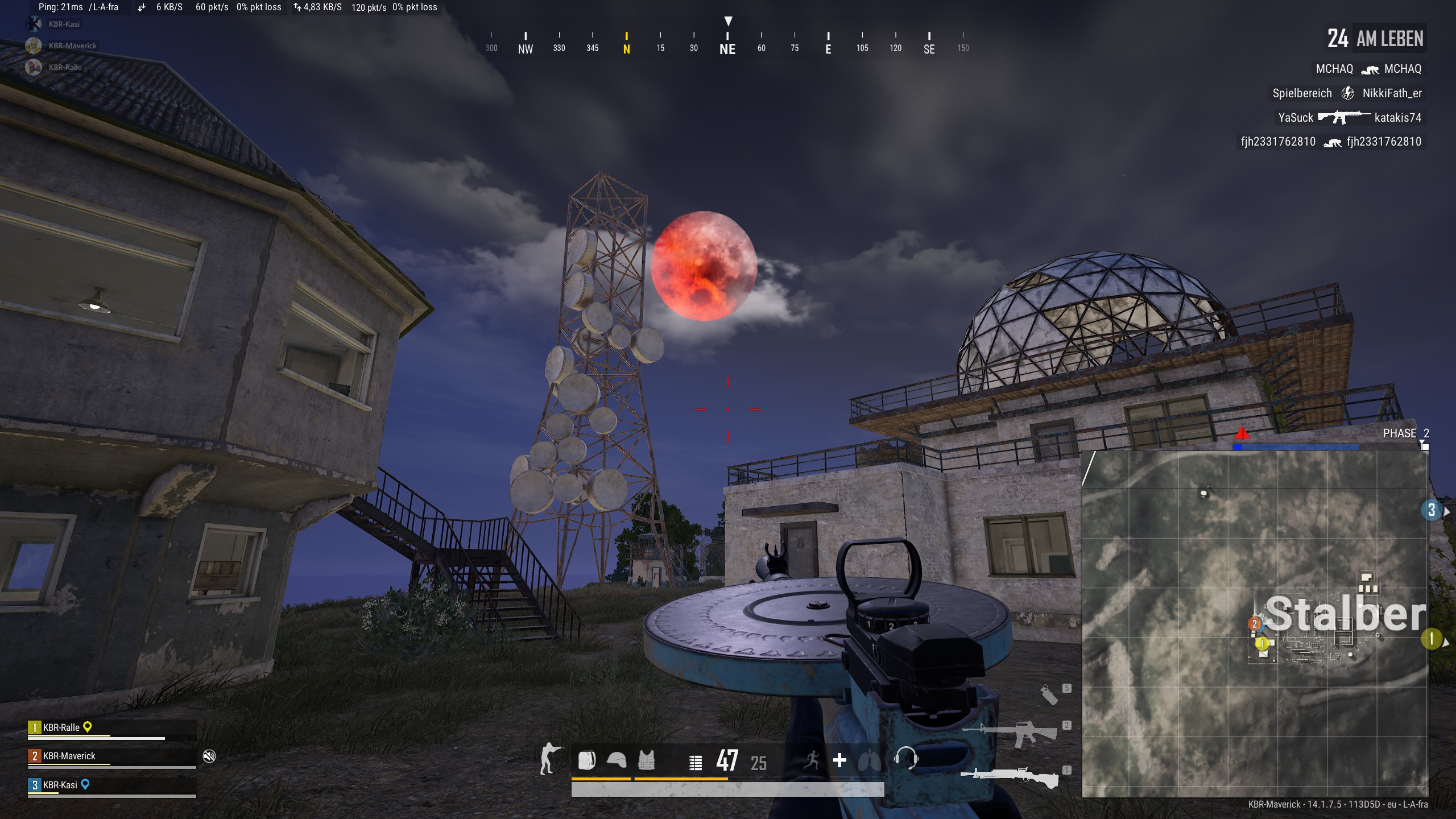The image size is (1456, 819).
Task: Click the healing plus boost icon
Action: click(x=839, y=760)
